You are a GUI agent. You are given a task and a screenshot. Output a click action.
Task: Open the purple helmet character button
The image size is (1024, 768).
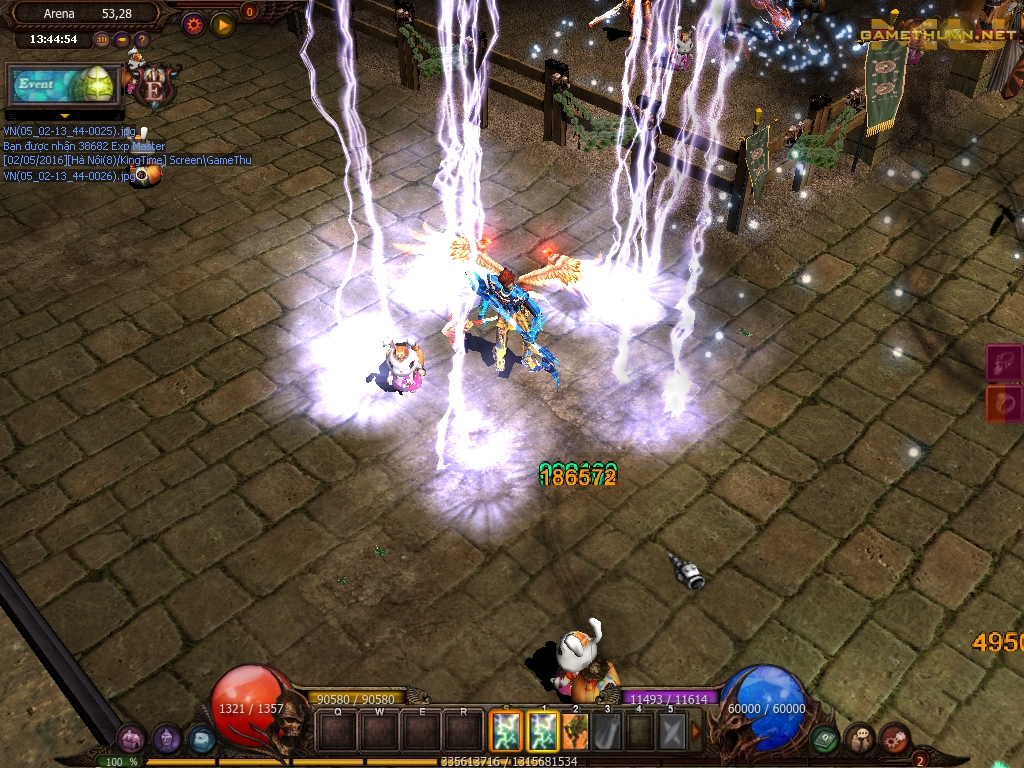[x=166, y=740]
